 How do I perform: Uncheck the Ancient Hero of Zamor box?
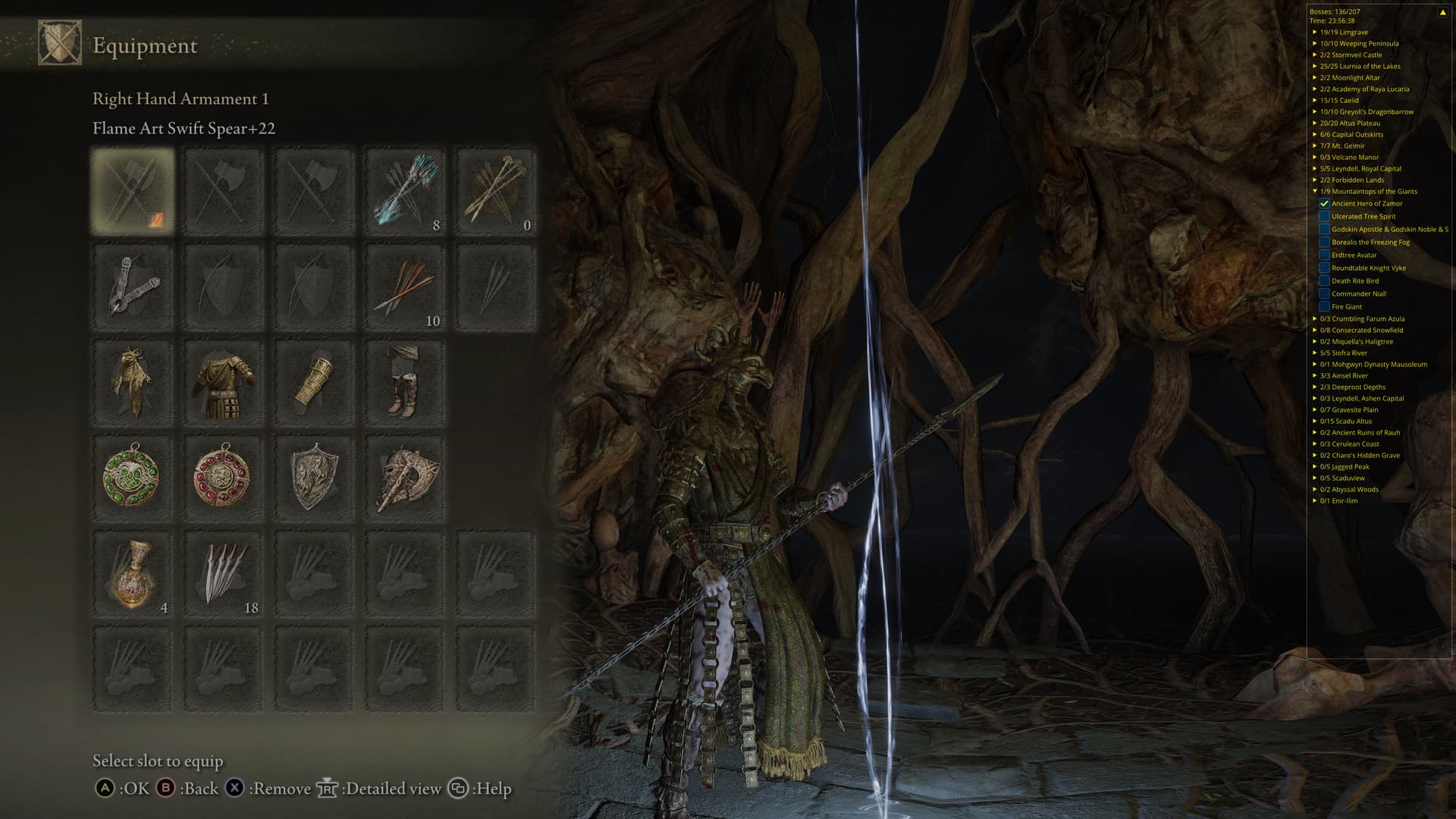[1324, 204]
